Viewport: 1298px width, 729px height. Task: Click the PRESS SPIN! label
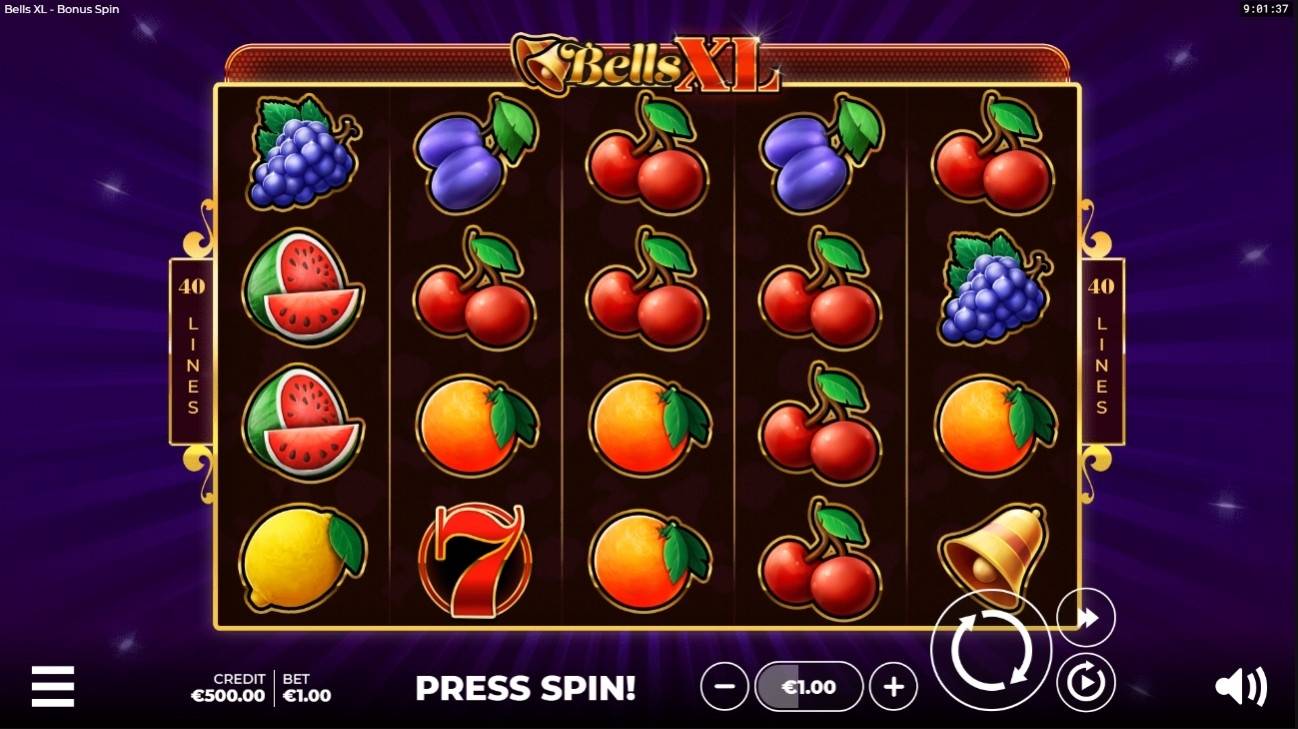point(524,689)
